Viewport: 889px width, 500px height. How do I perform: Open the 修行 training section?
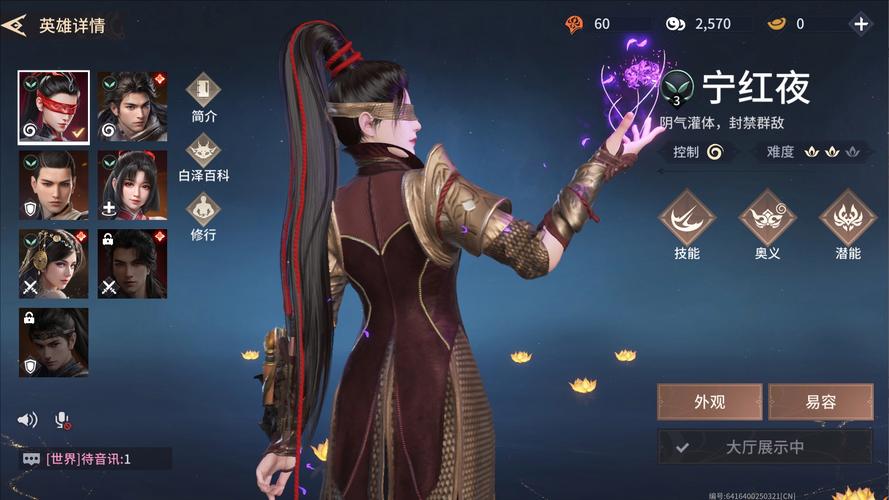tap(203, 216)
